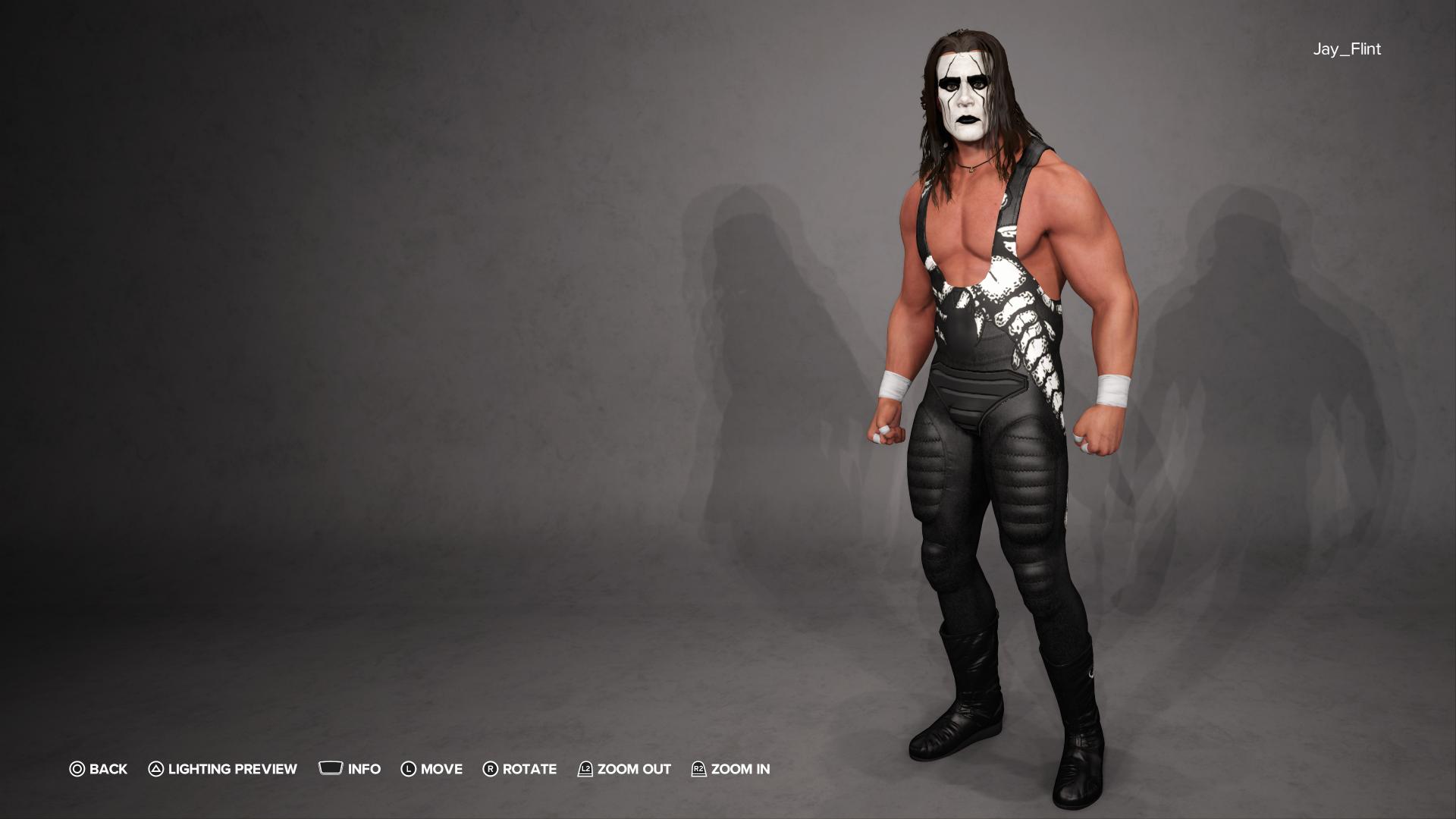Click ZOOM OUT to shrink the view
Screen dimensions: 1456x819
click(x=633, y=769)
